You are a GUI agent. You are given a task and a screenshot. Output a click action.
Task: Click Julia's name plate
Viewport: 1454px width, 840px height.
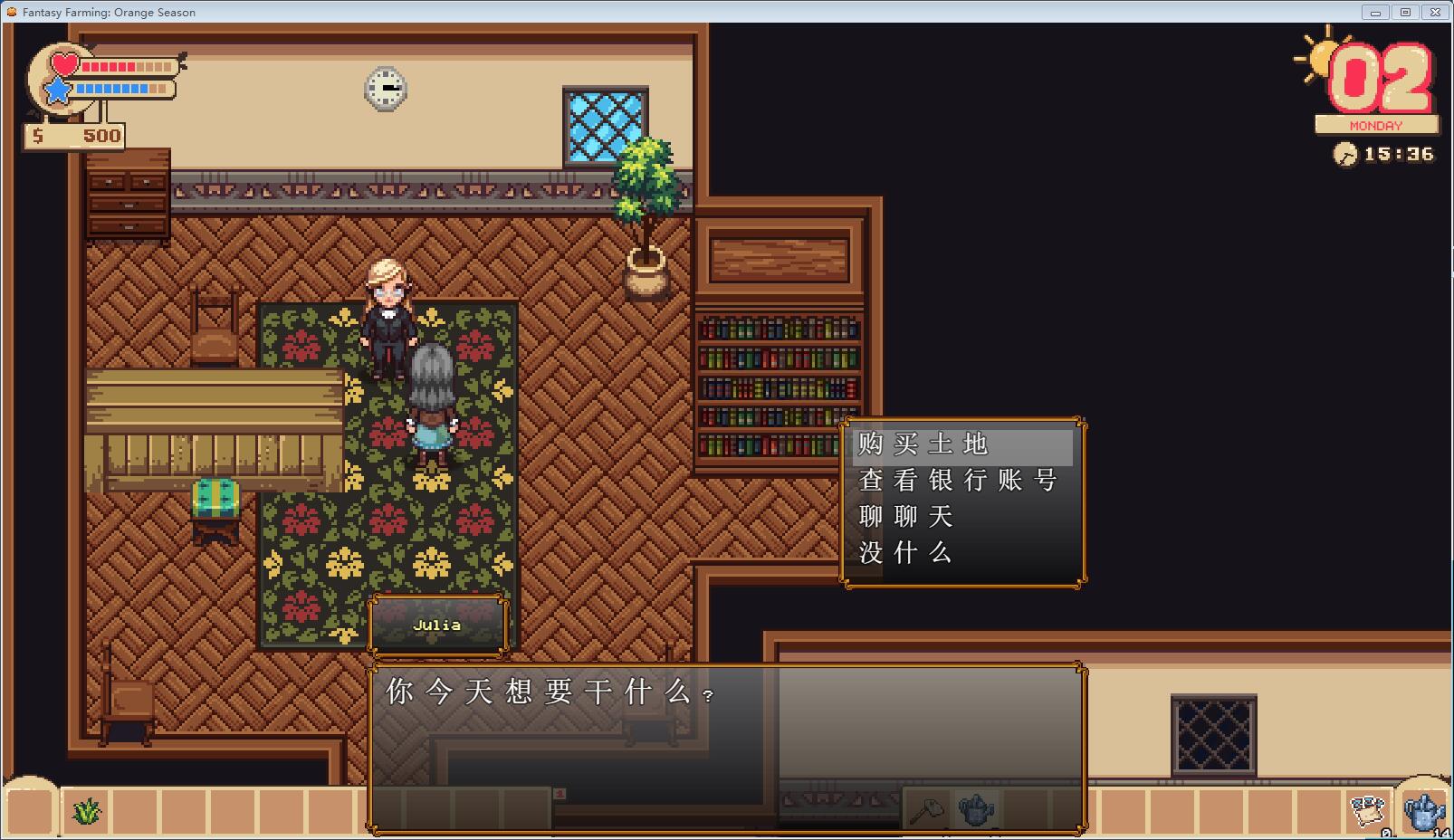438,624
